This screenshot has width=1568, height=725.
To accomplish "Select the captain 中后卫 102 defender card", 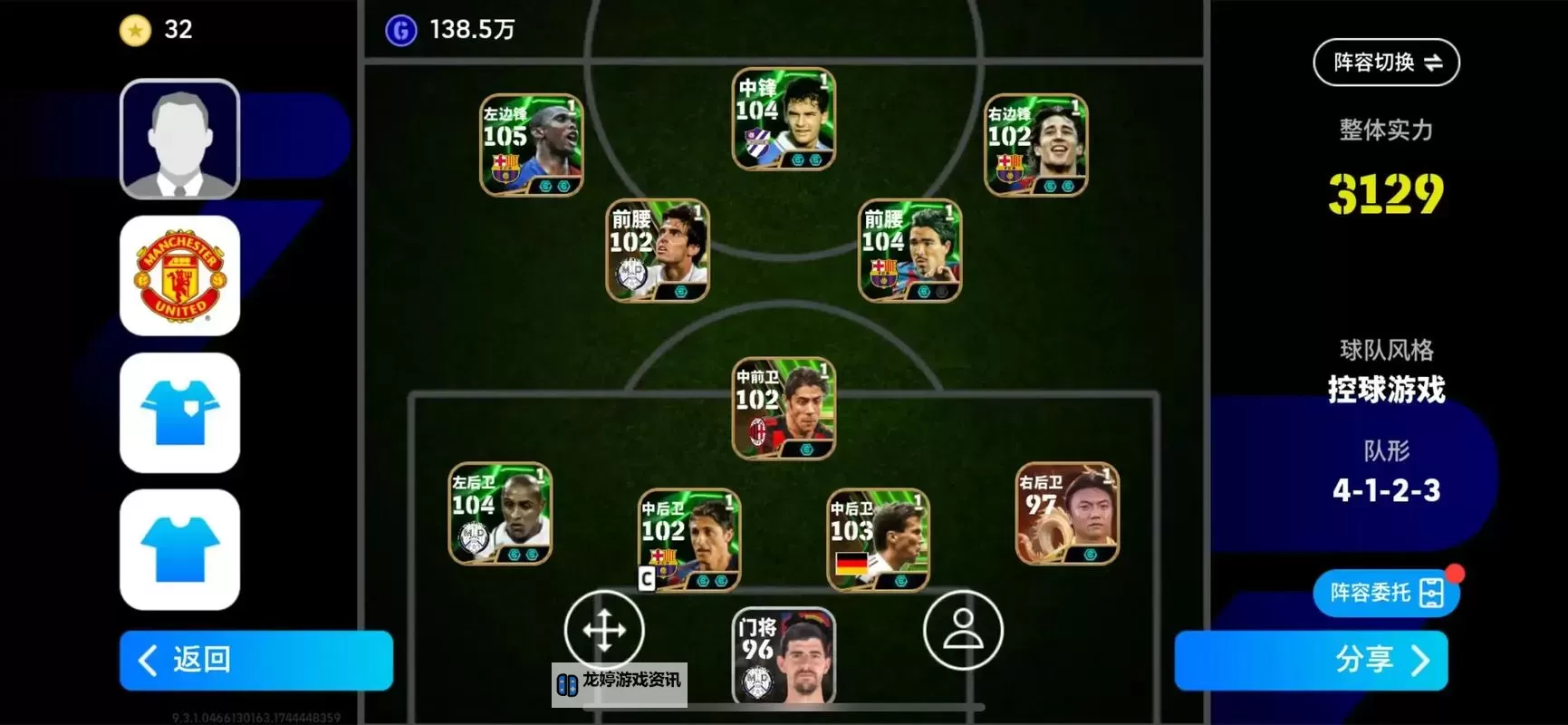I will pyautogui.click(x=693, y=539).
